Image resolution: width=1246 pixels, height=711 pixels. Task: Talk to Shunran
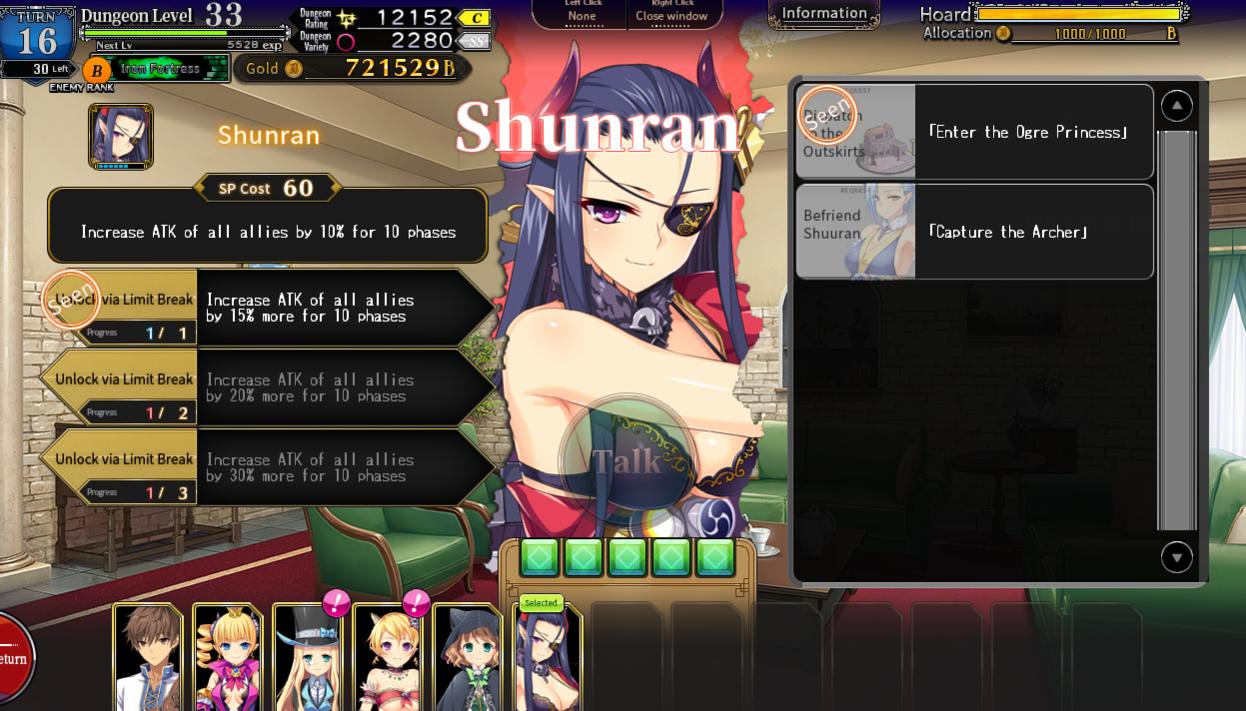point(626,461)
